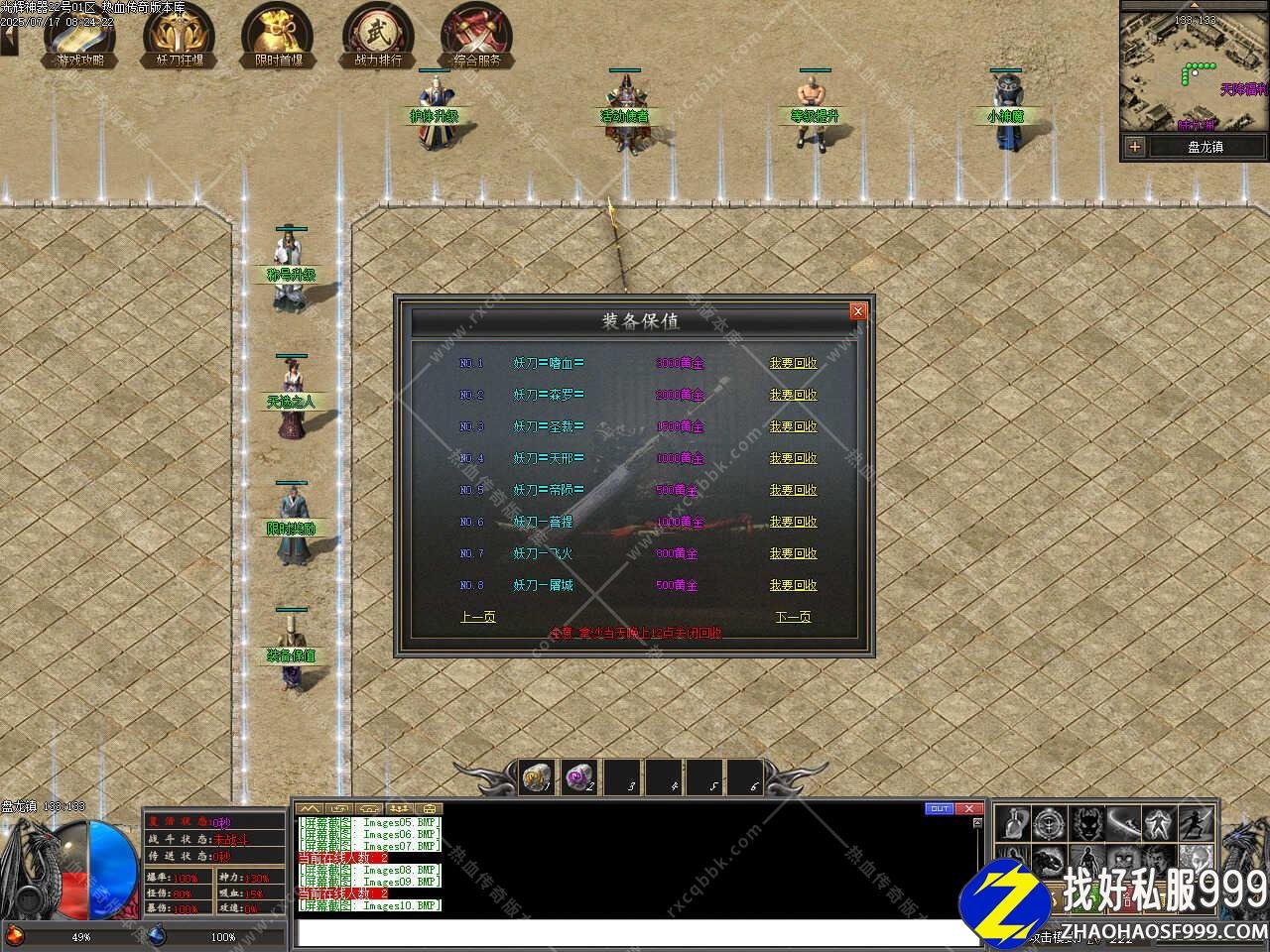Image resolution: width=1270 pixels, height=952 pixels.
Task: Close the chat panel with red X
Action: click(969, 809)
